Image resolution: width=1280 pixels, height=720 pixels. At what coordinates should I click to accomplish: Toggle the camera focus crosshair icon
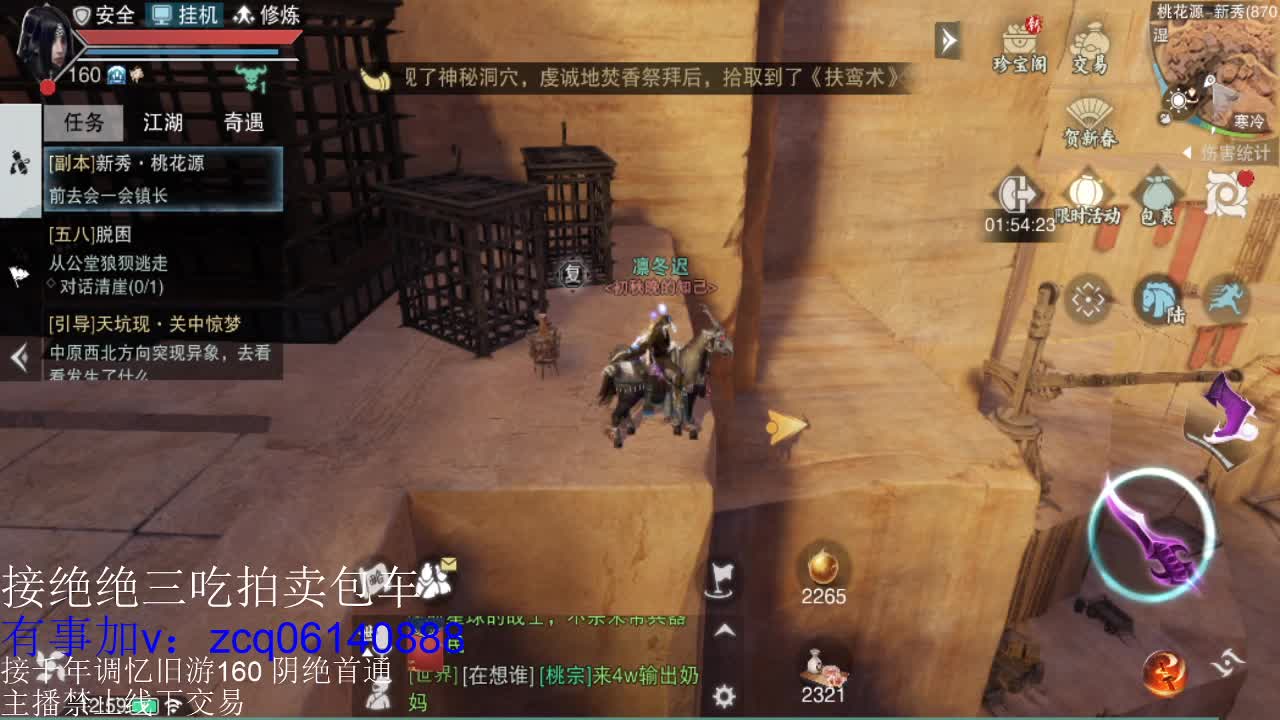coord(1087,297)
